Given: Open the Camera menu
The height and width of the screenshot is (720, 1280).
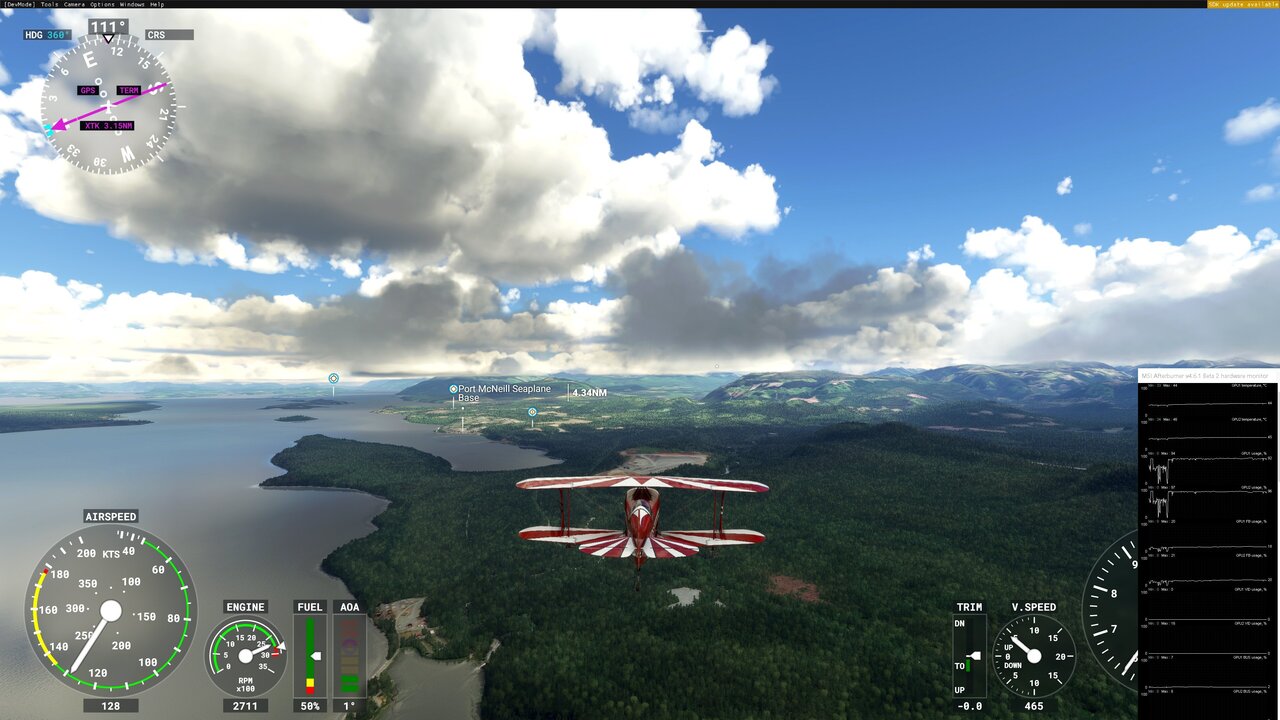Looking at the screenshot, I should click(x=74, y=4).
